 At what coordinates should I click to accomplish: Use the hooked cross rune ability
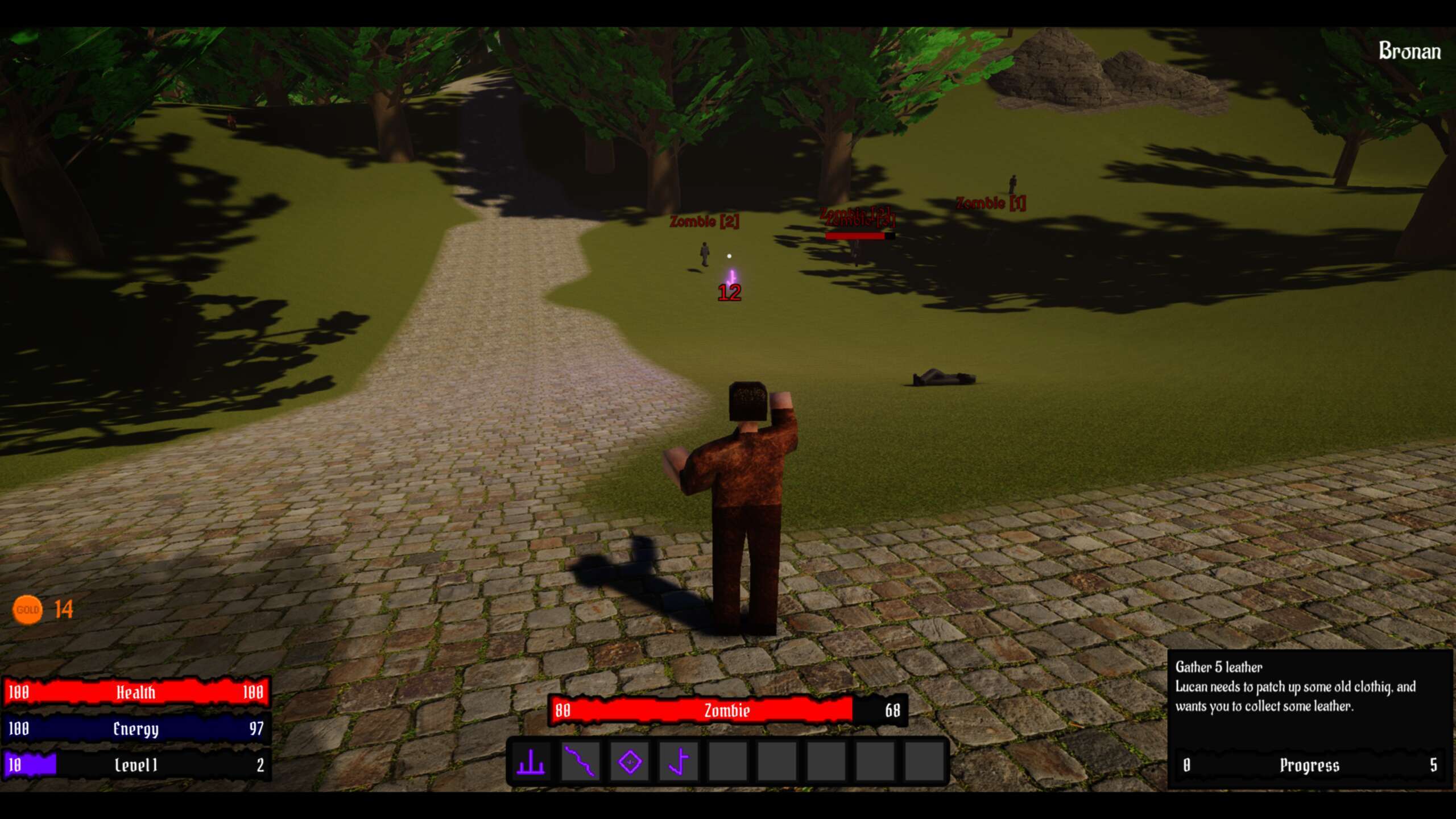[679, 762]
